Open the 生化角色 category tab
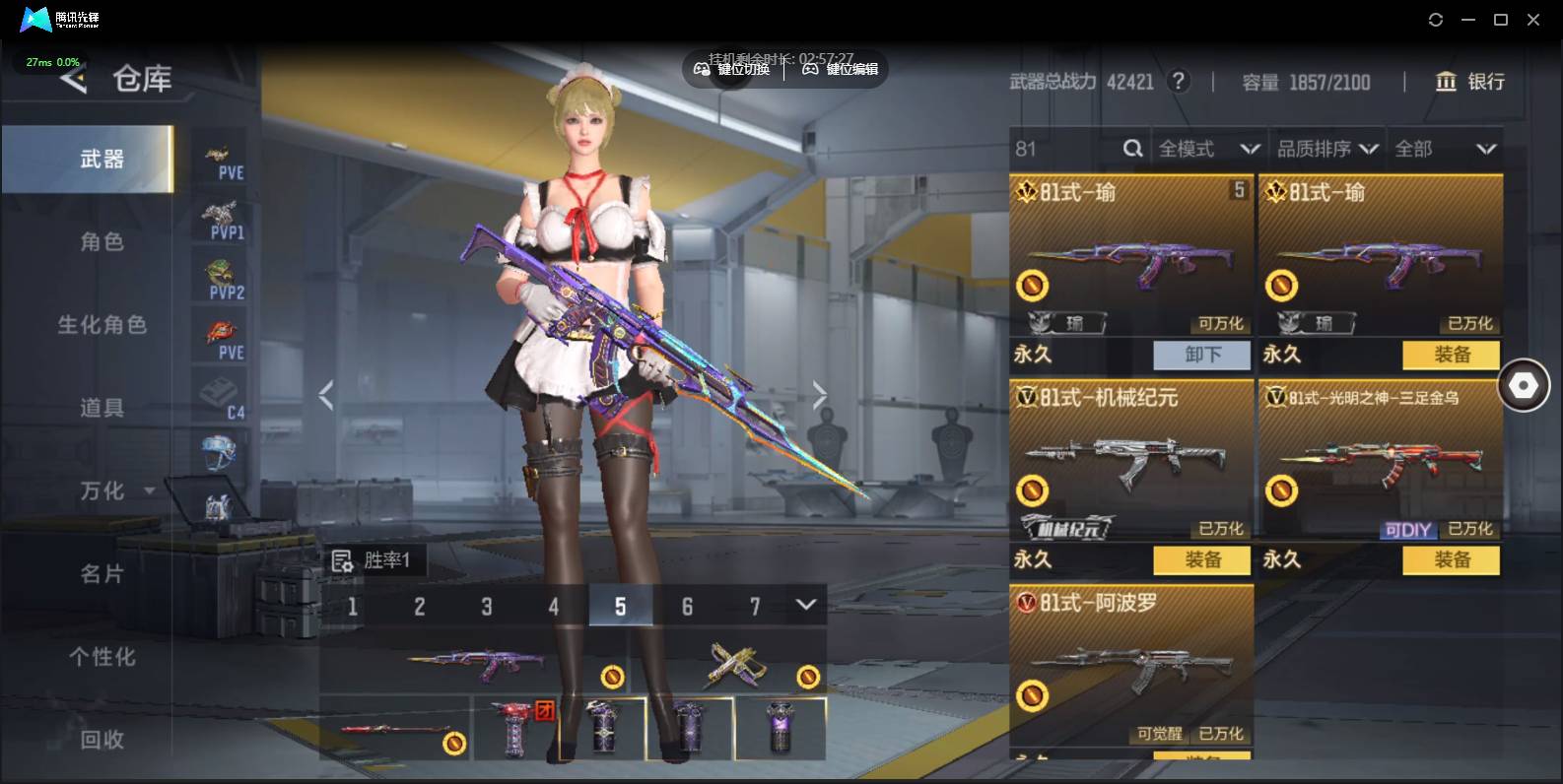Viewport: 1563px width, 784px height. [x=102, y=324]
